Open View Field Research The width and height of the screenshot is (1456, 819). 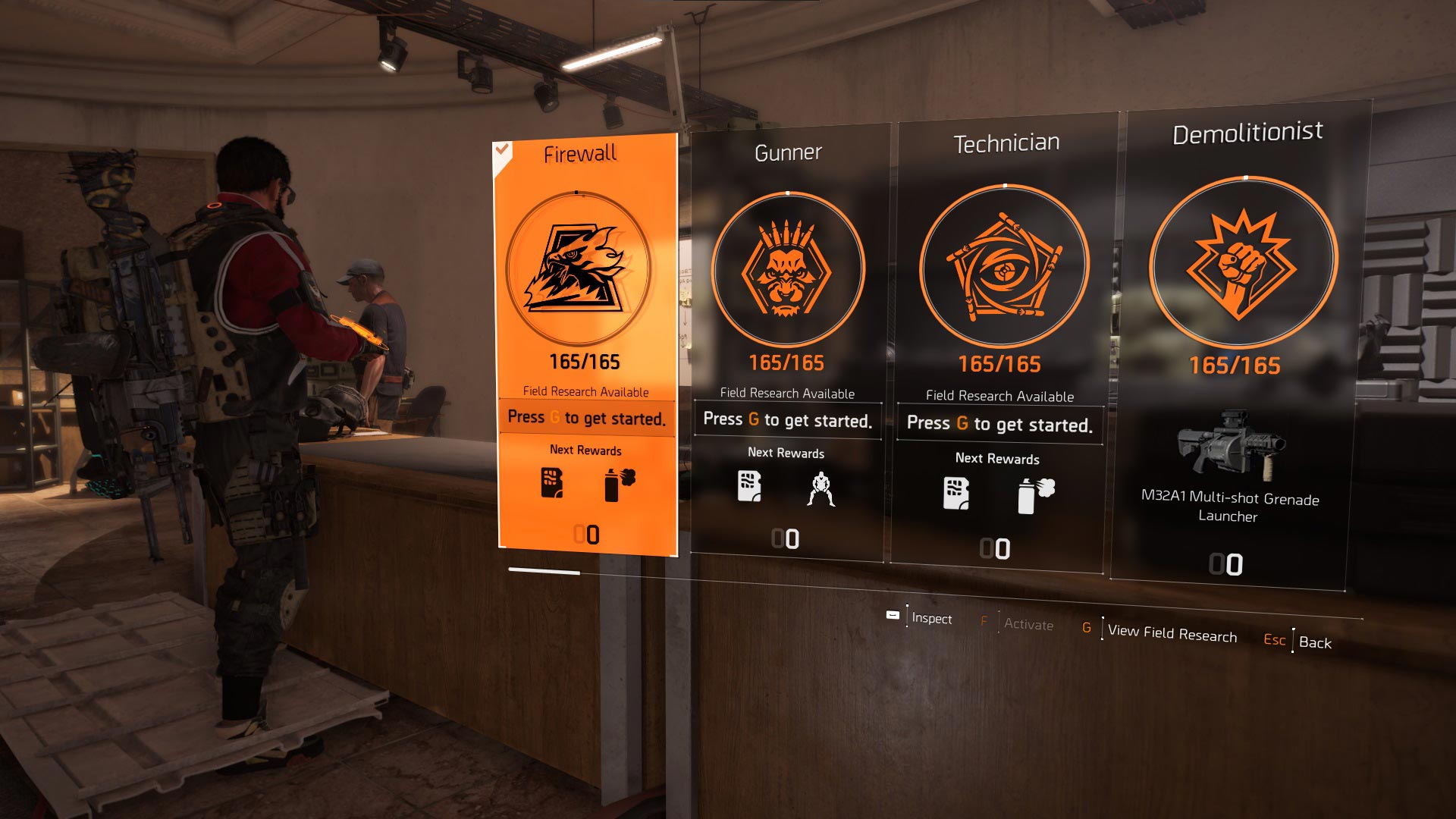pos(1171,632)
